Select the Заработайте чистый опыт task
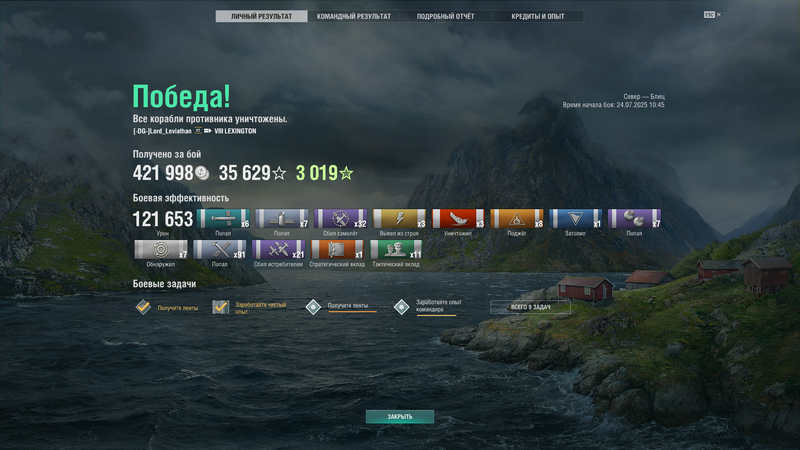 pos(221,307)
